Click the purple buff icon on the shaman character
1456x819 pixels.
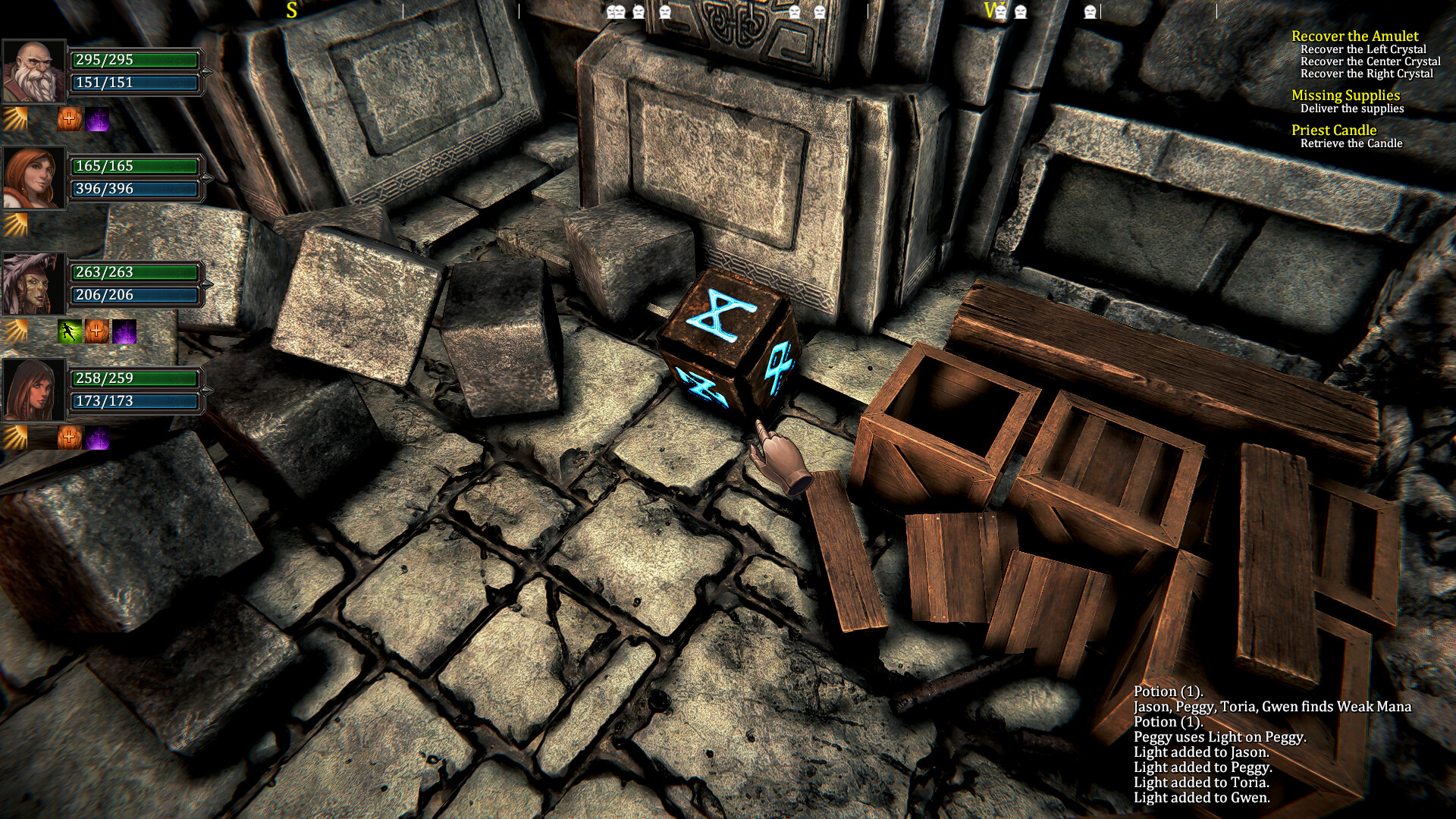point(124,331)
